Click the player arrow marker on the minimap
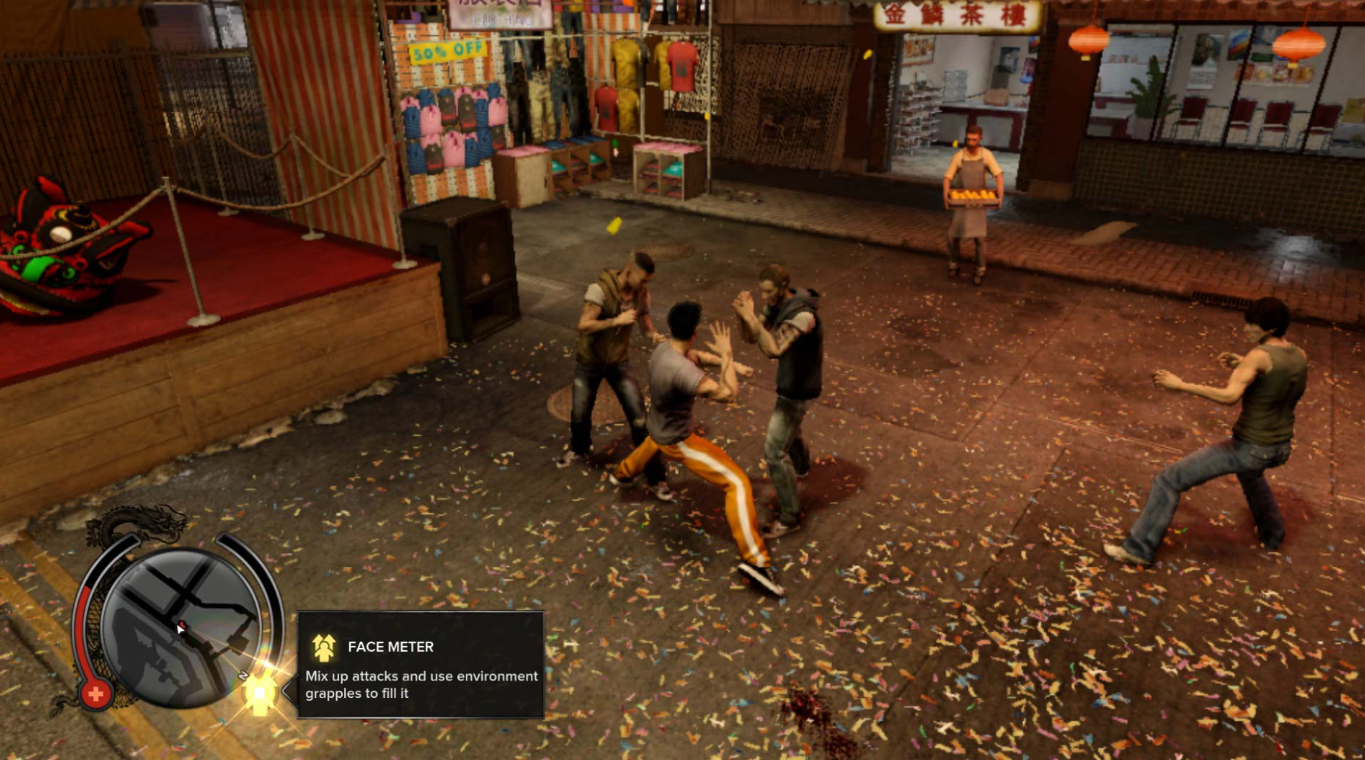 [180, 630]
